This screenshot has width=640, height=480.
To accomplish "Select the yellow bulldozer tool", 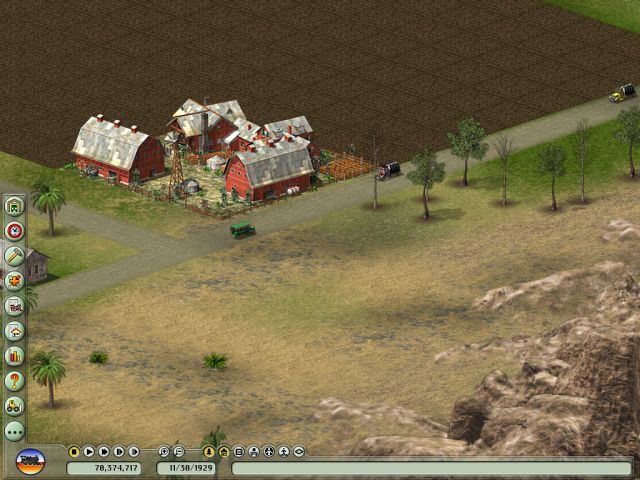I will 14,405.
